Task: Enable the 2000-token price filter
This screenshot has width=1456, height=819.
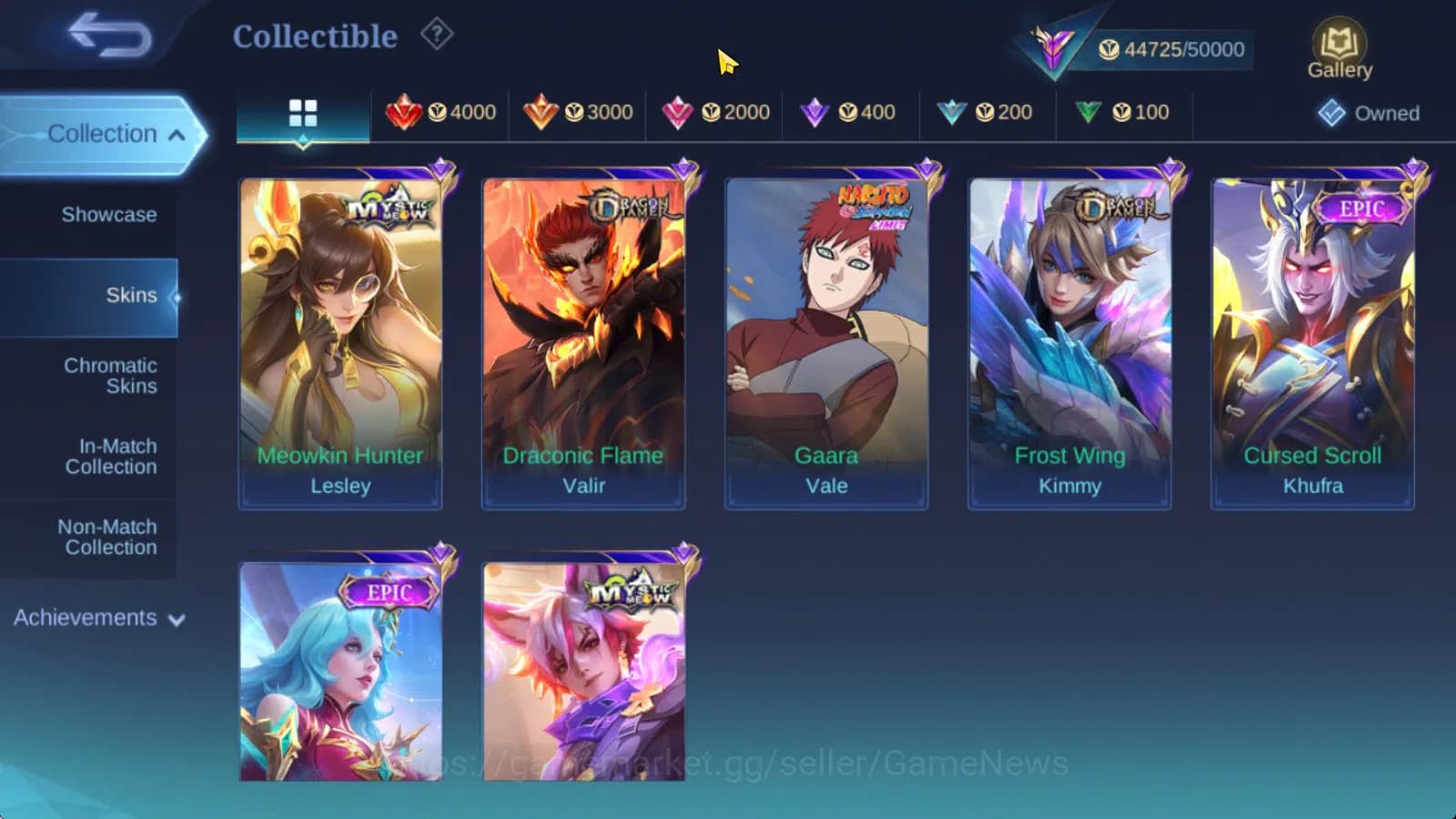Action: (677, 112)
